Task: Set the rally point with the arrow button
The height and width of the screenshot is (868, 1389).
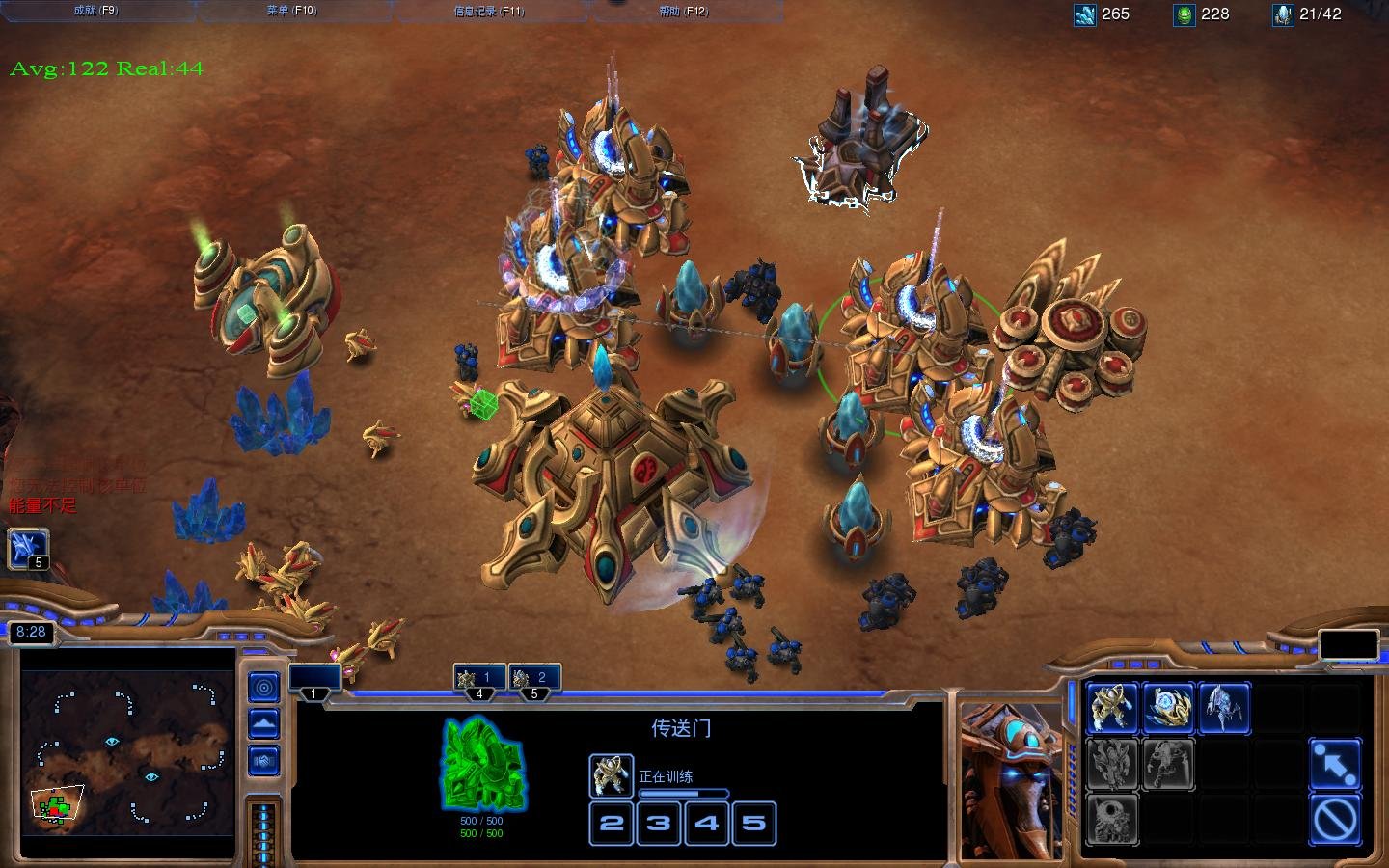Action: click(x=1336, y=763)
